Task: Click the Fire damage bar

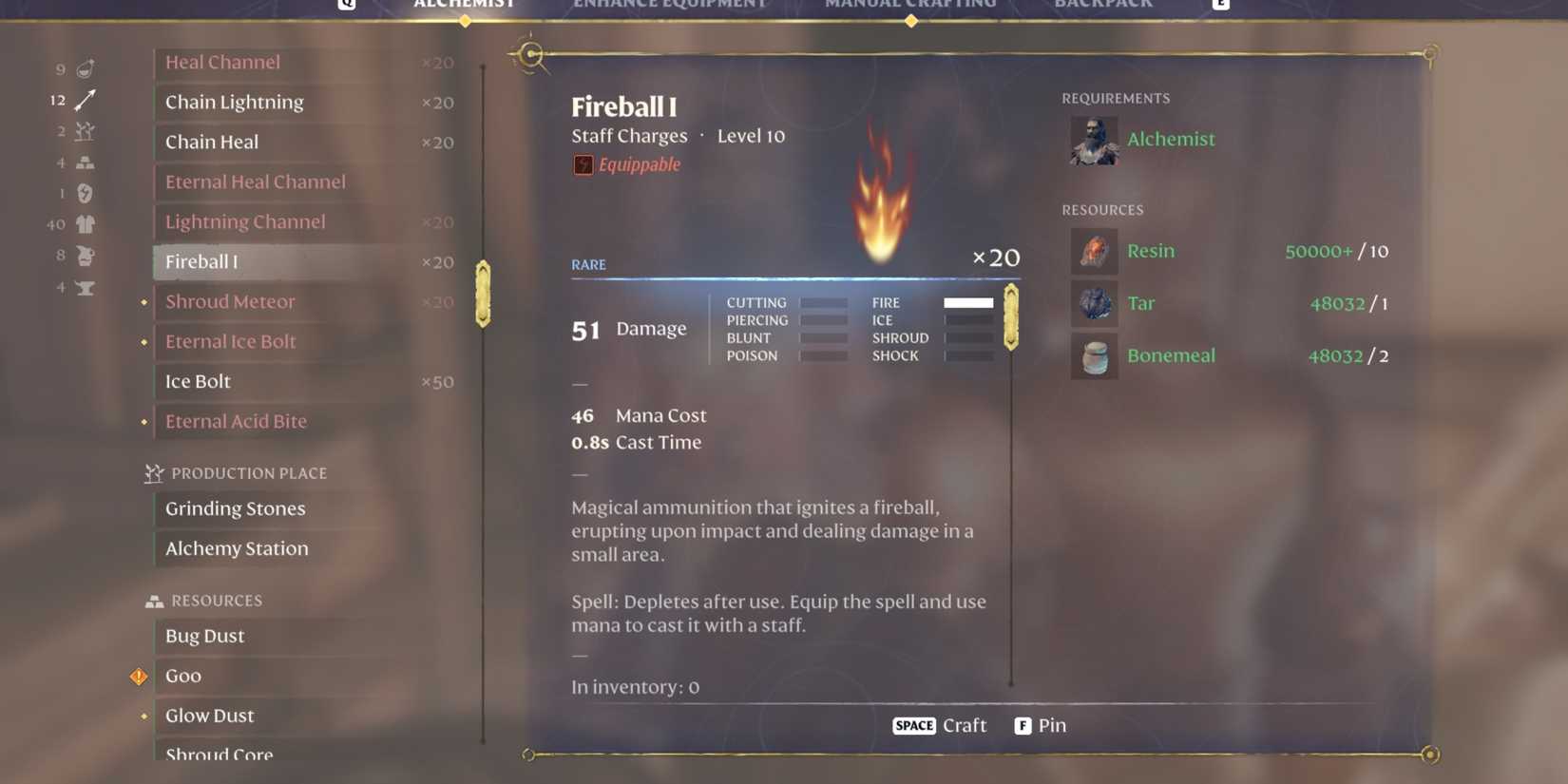Action: (x=967, y=302)
